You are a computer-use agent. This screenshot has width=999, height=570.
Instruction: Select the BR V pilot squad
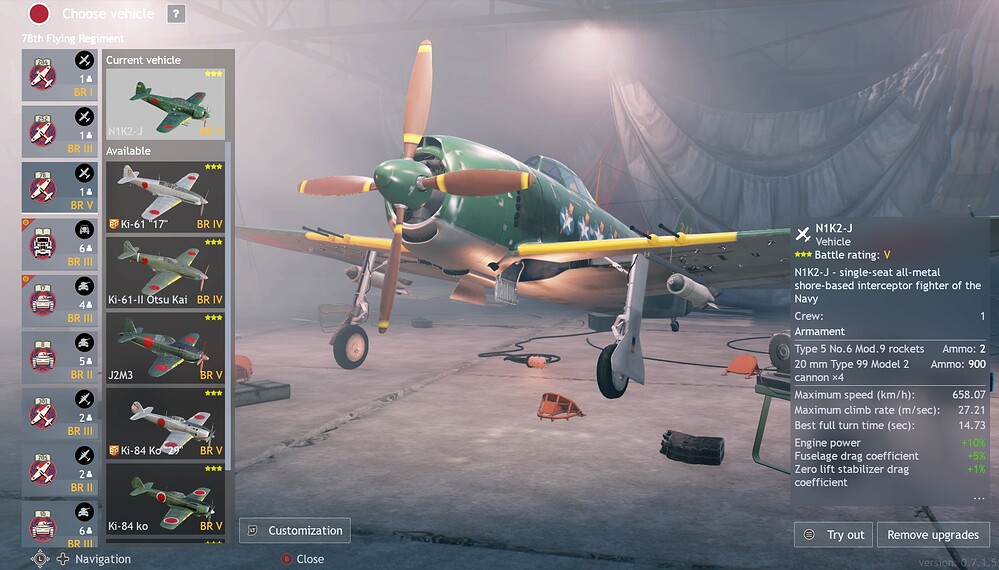pos(60,189)
